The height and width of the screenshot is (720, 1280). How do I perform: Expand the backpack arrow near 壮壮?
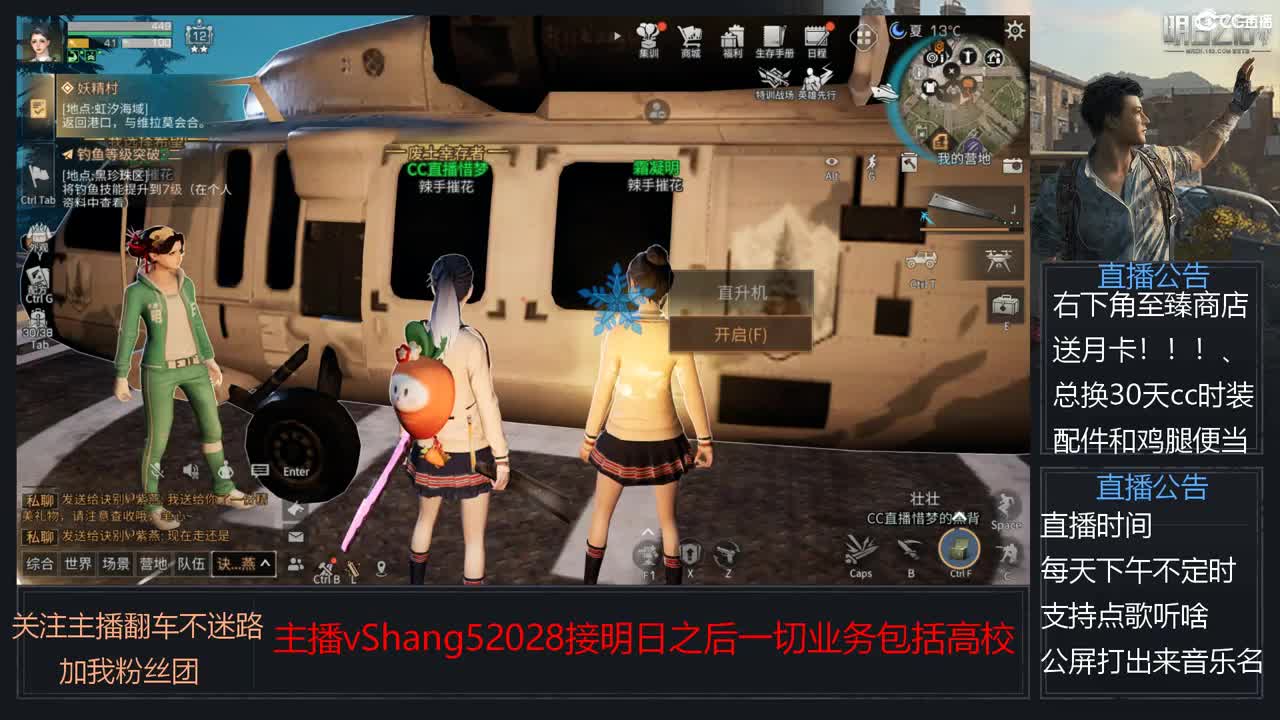pyautogui.click(x=961, y=518)
